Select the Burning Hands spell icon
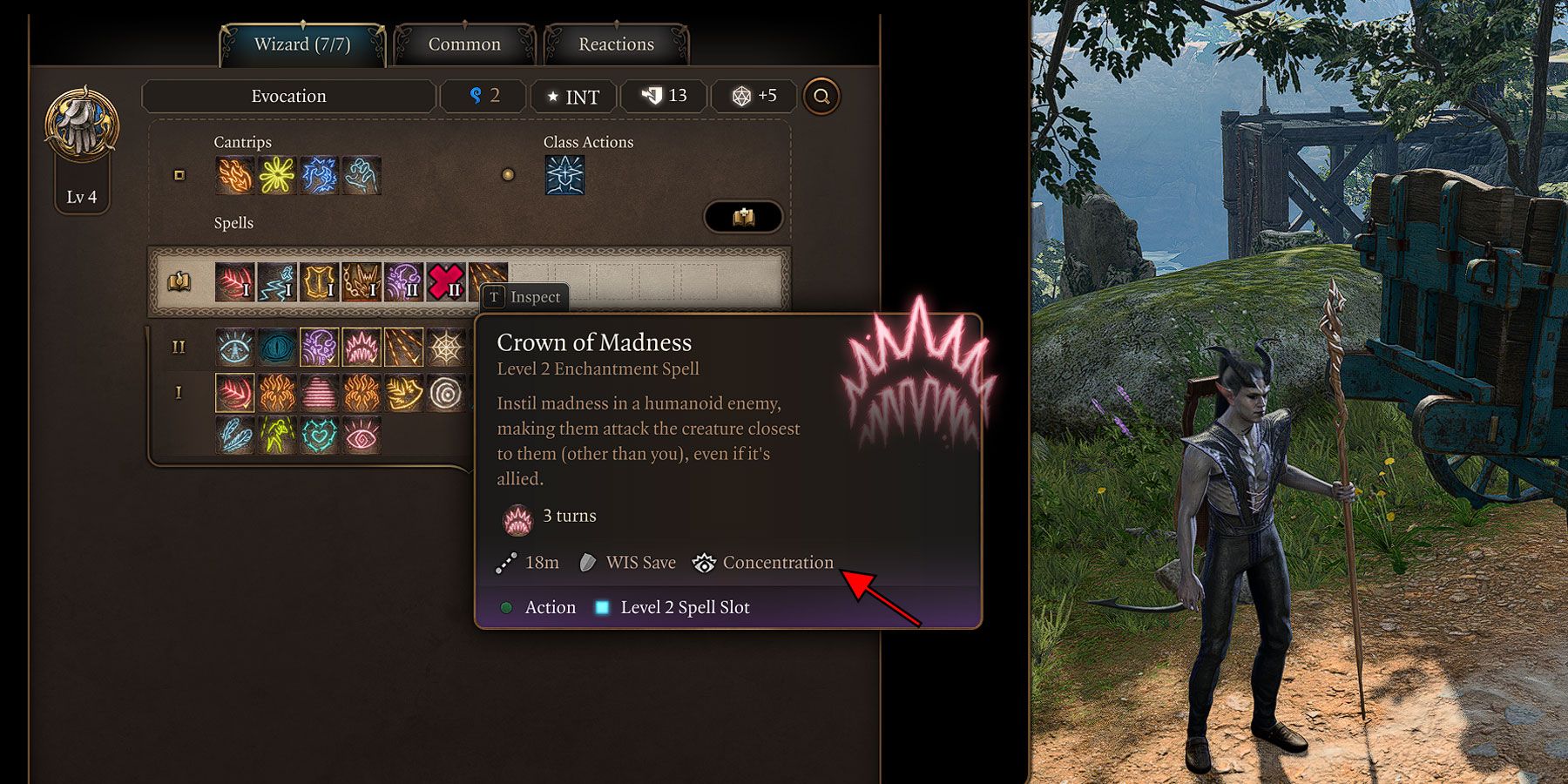 [276, 393]
